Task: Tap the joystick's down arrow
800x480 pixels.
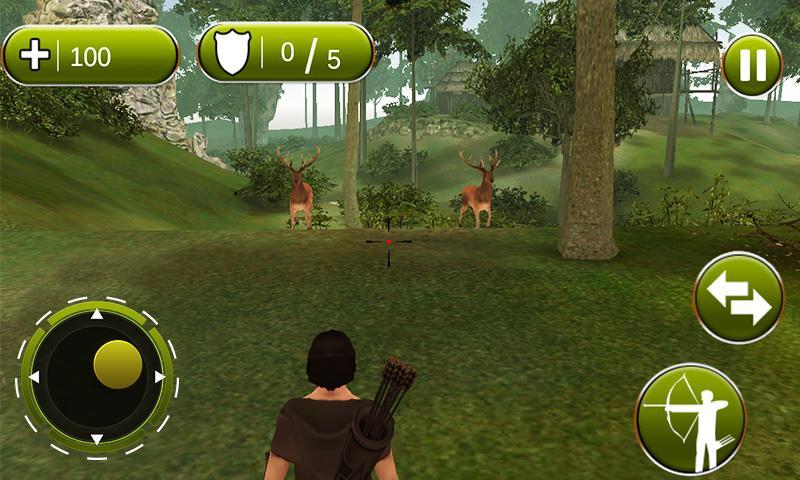Action: point(97,439)
